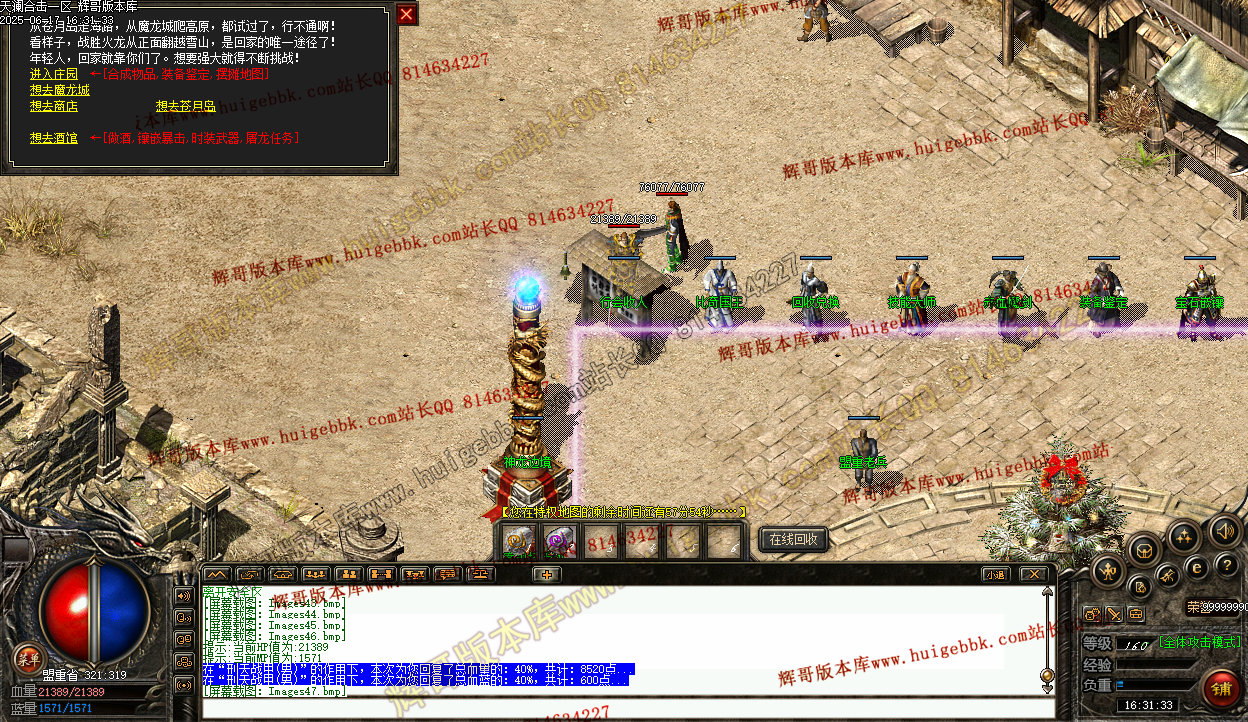Open the skills sparkle icon
The width and height of the screenshot is (1248, 722).
coord(1184,536)
